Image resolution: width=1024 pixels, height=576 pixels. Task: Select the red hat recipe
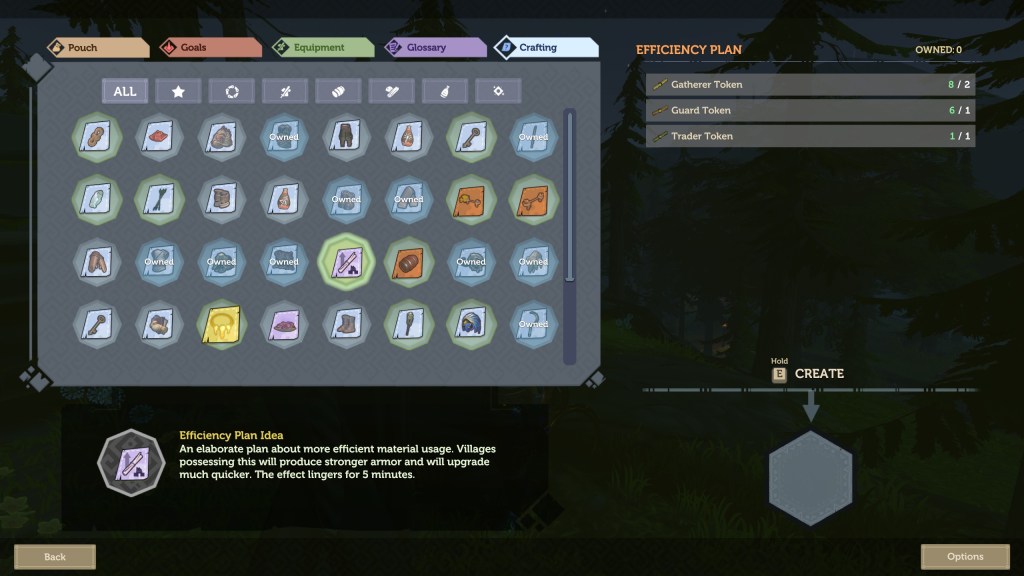tap(159, 136)
